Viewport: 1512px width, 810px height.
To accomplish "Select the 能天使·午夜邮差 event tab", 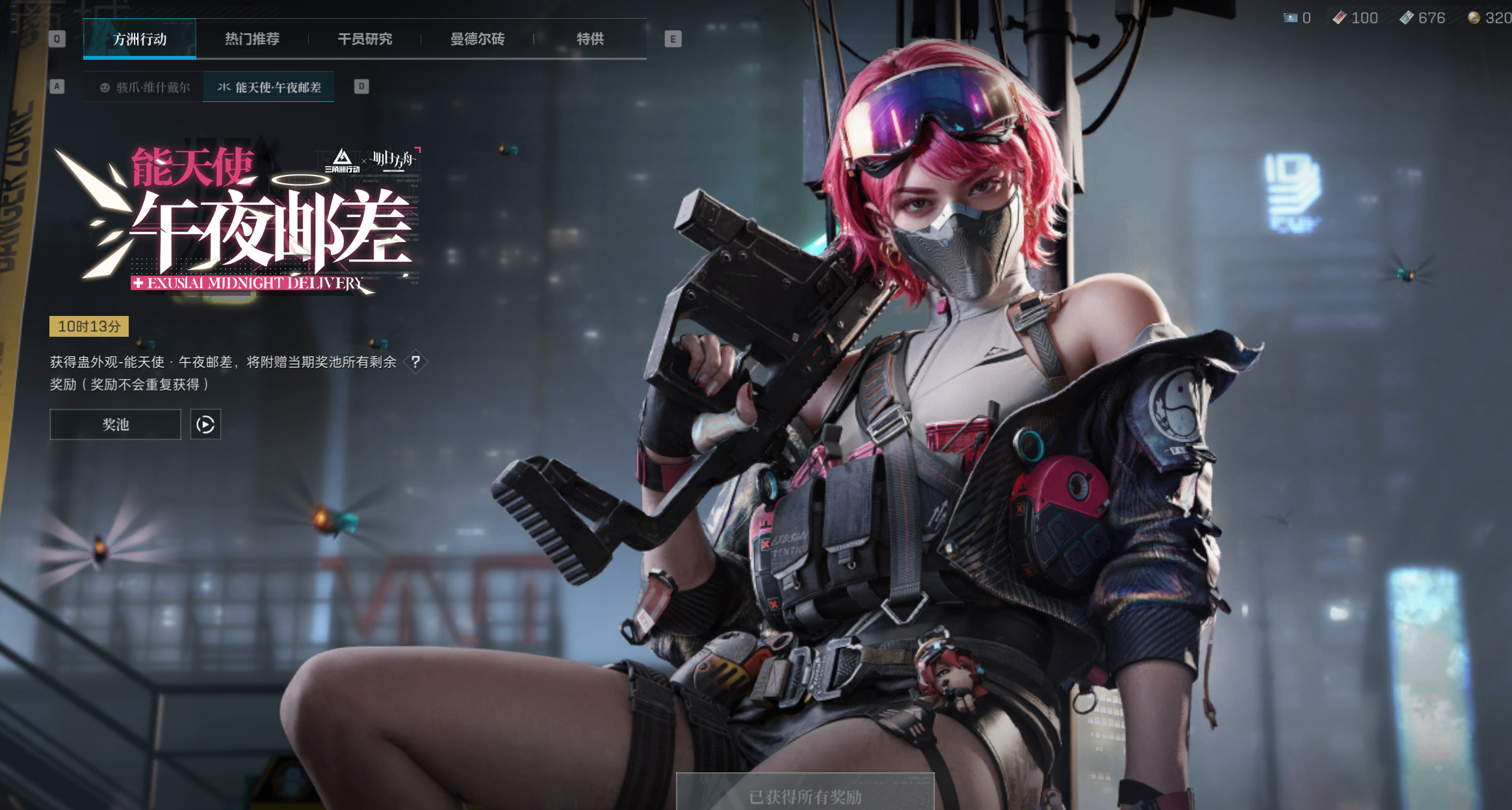I will (x=268, y=86).
